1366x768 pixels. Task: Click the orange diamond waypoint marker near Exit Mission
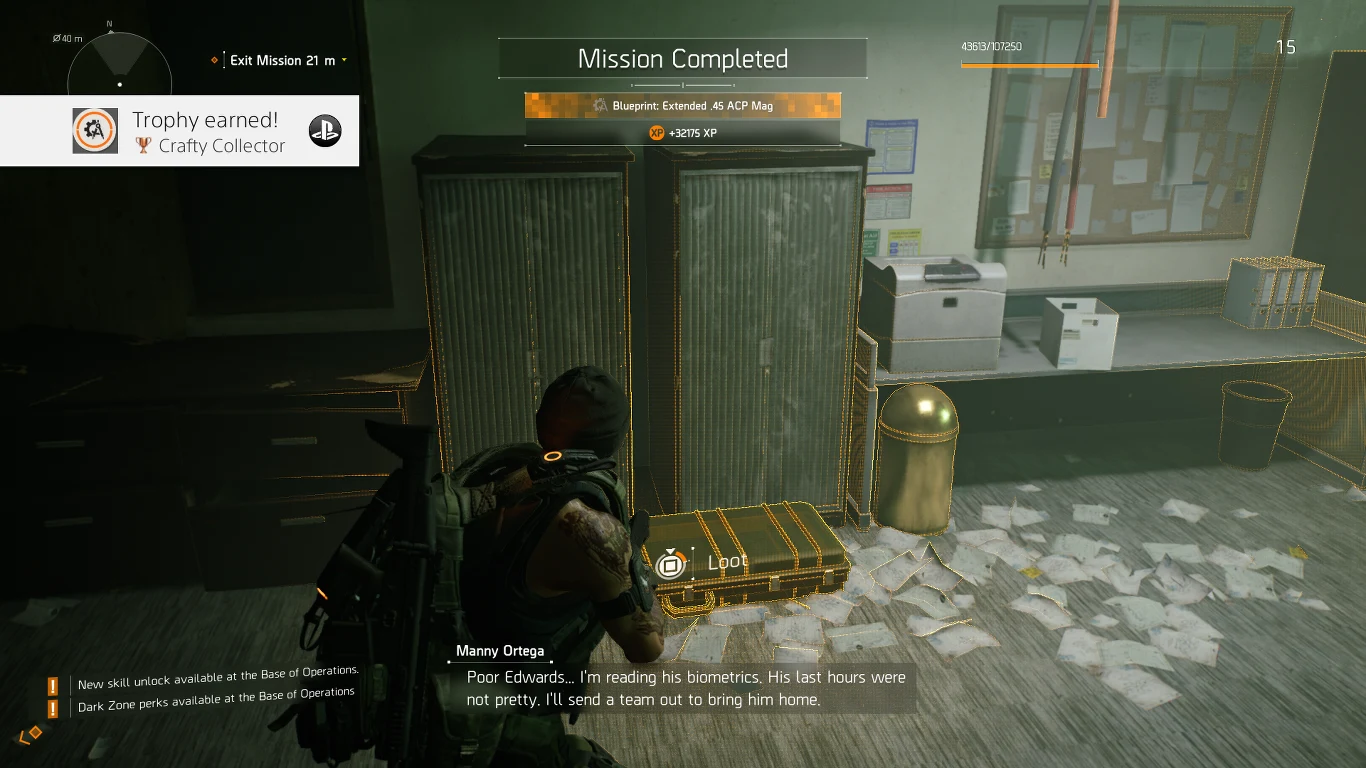coord(214,60)
